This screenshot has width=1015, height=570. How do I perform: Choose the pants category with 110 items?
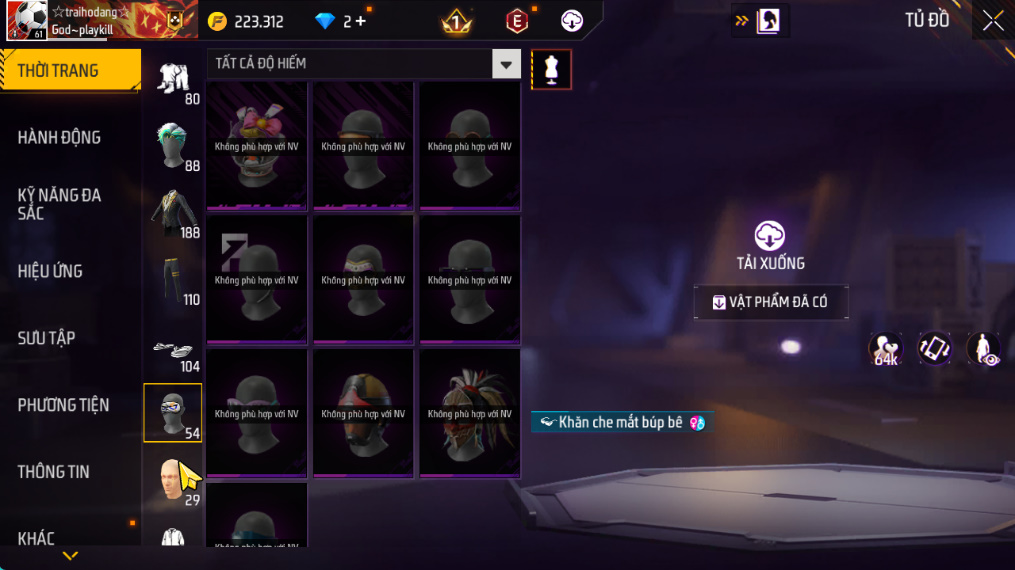coord(174,280)
